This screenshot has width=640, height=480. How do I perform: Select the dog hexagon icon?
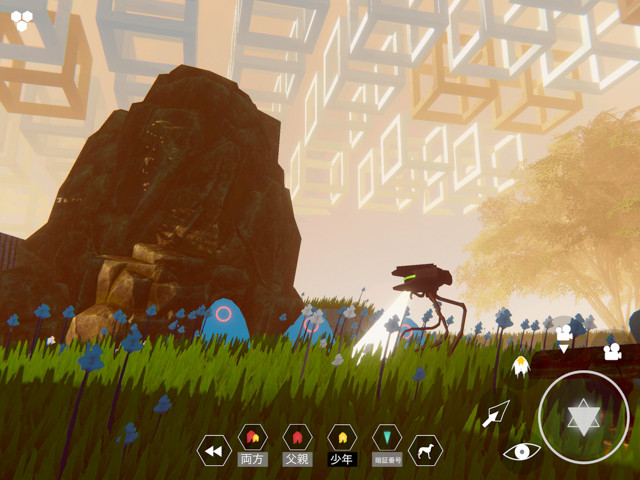pos(426,451)
